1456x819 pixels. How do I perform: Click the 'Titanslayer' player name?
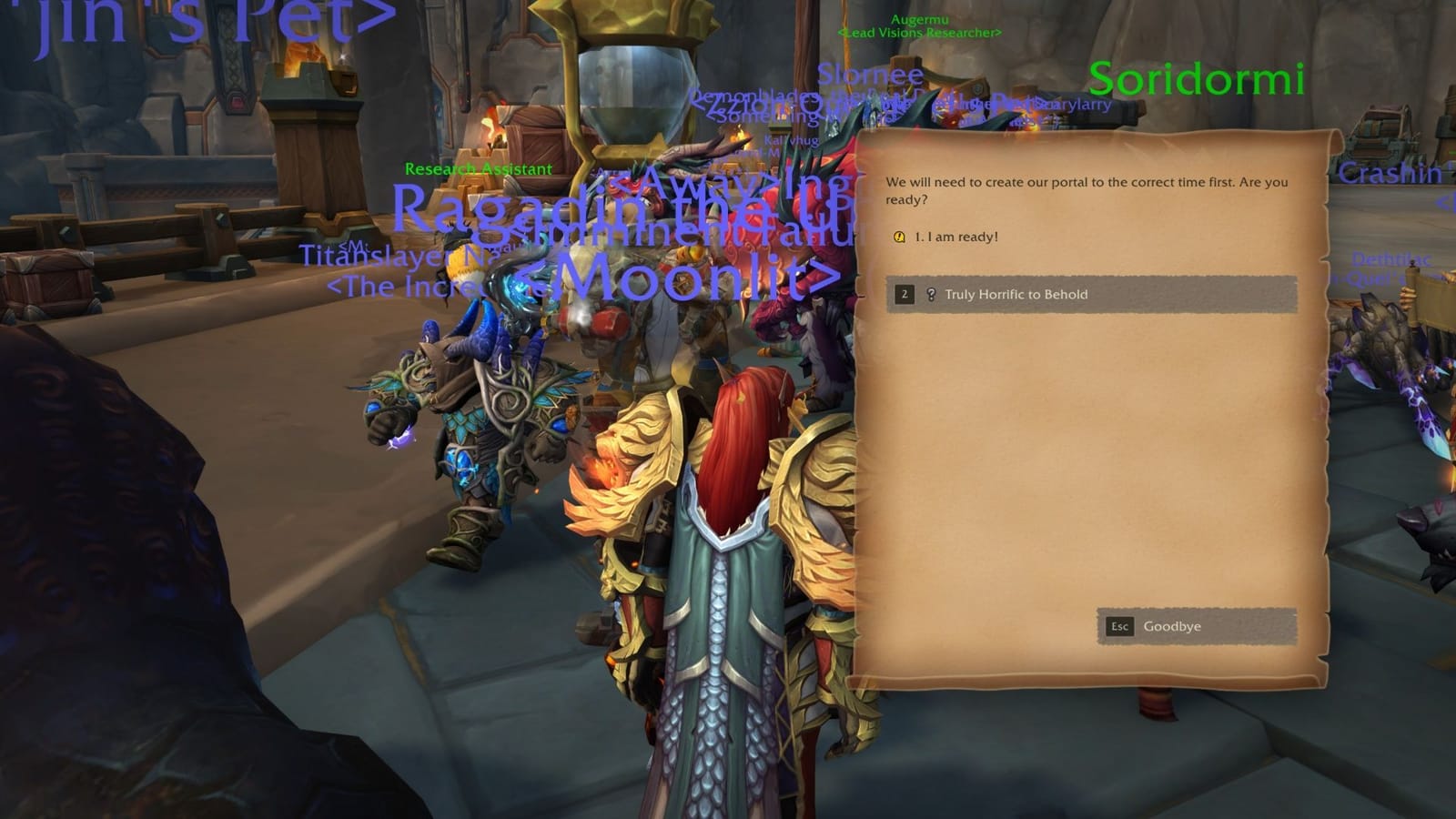373,258
